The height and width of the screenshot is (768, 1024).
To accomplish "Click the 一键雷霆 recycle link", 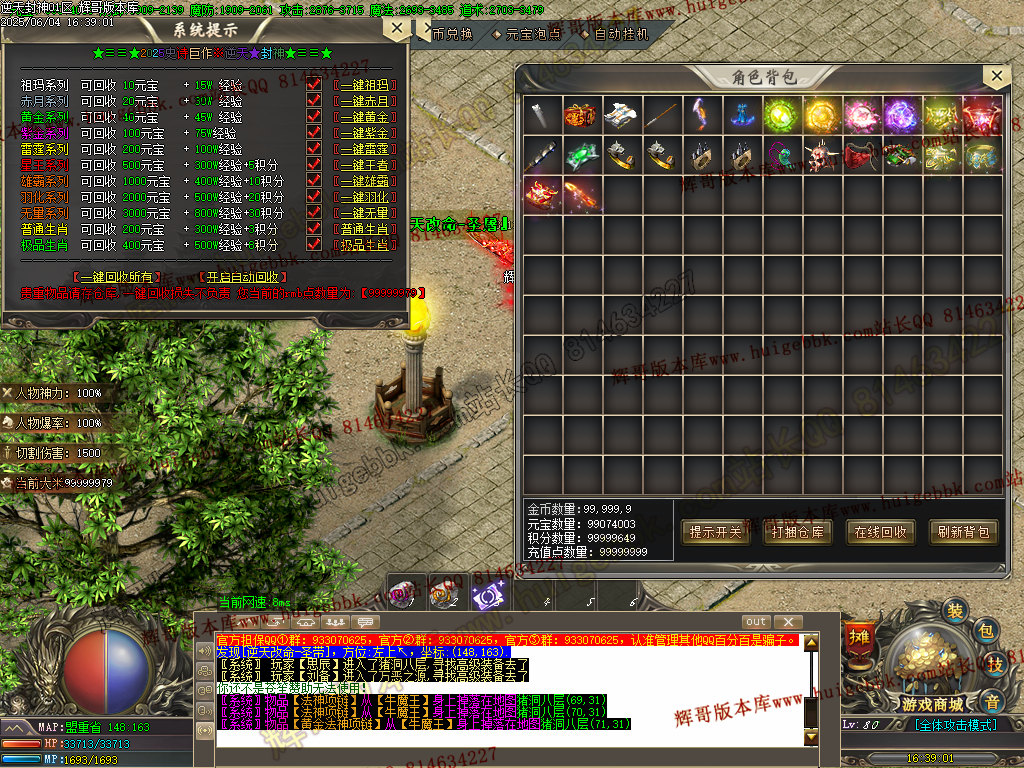I will 365,149.
